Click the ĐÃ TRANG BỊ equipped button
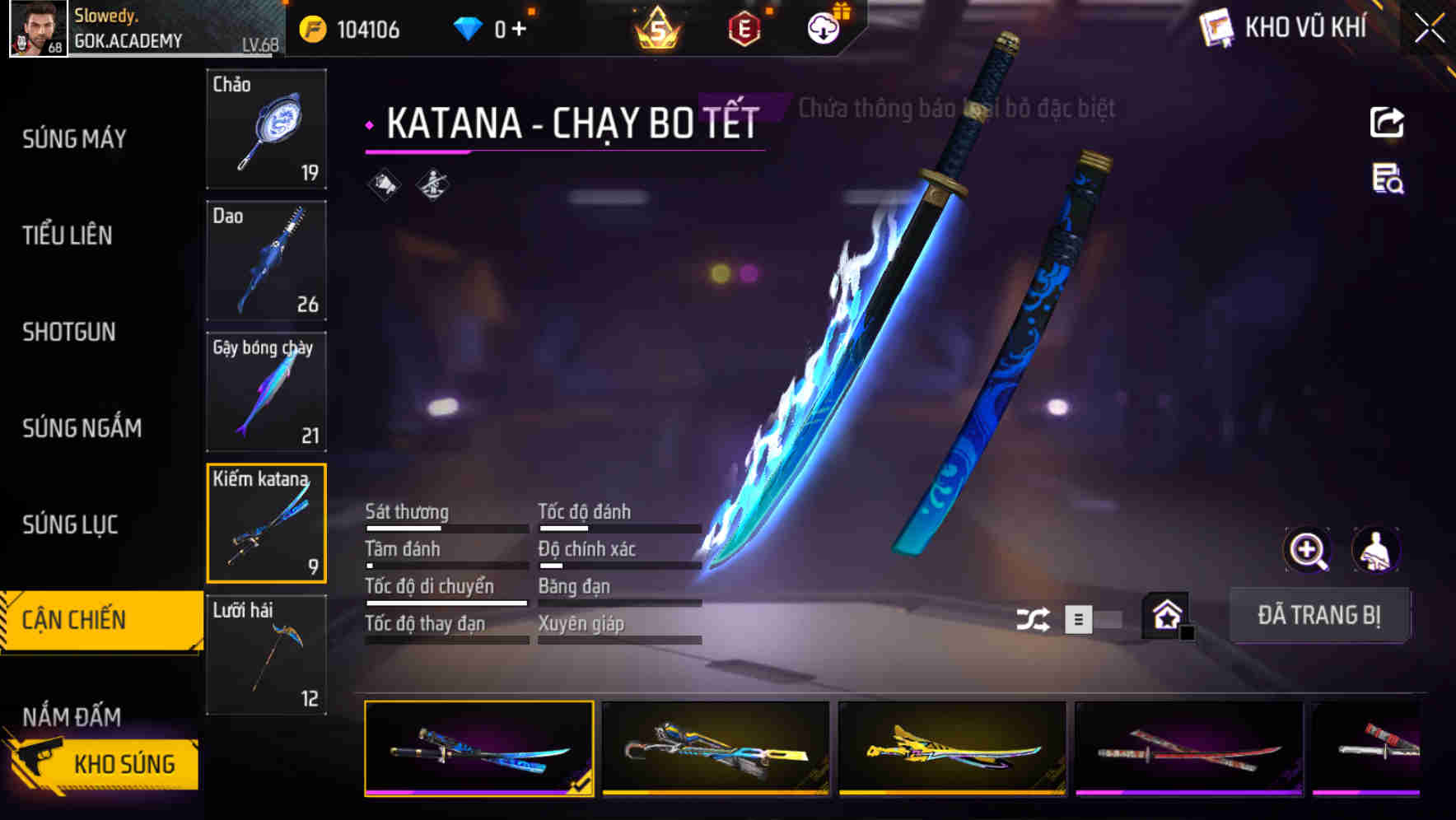The image size is (1456, 820). (1319, 615)
